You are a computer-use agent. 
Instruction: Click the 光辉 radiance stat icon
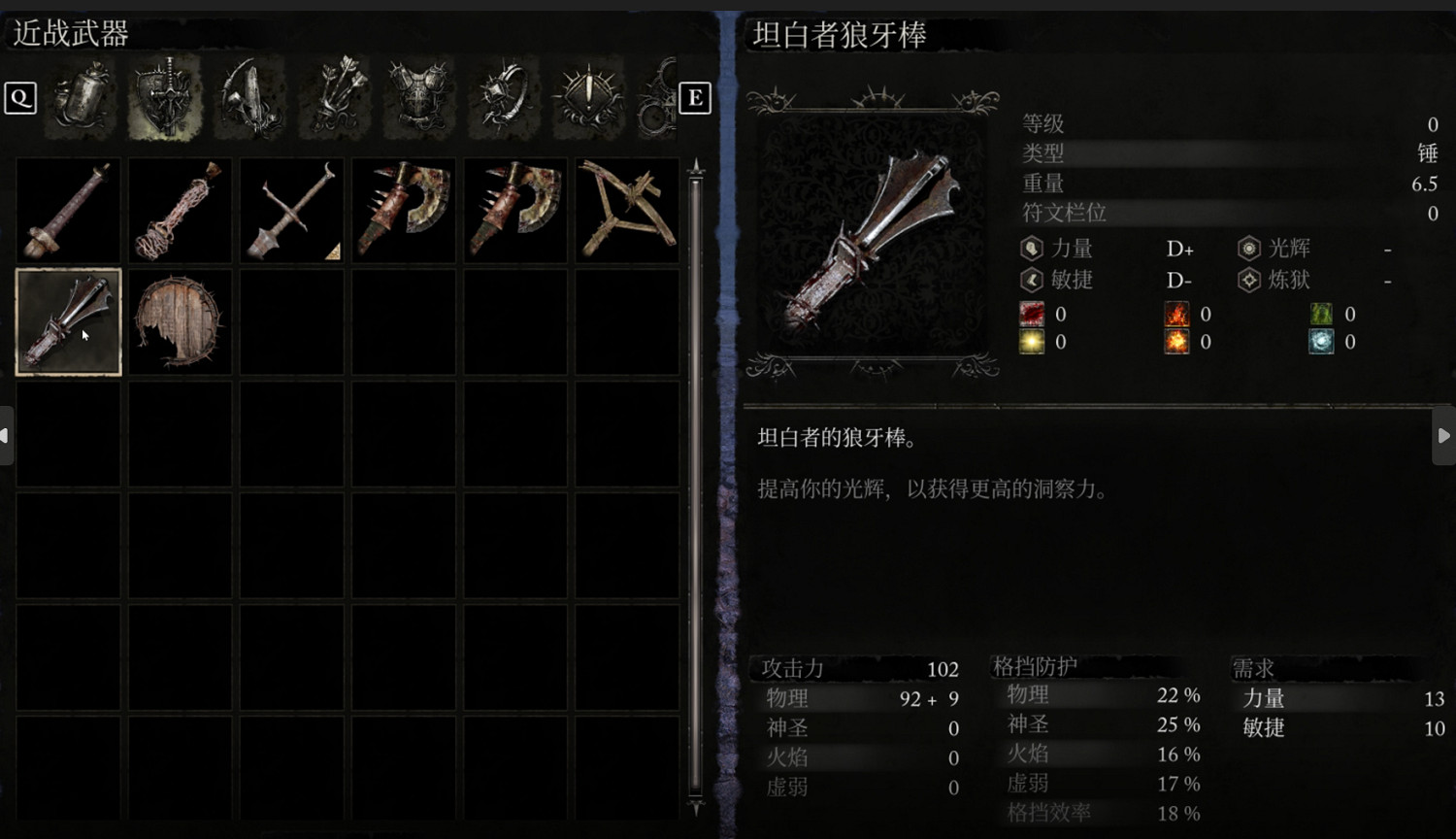coord(1248,249)
